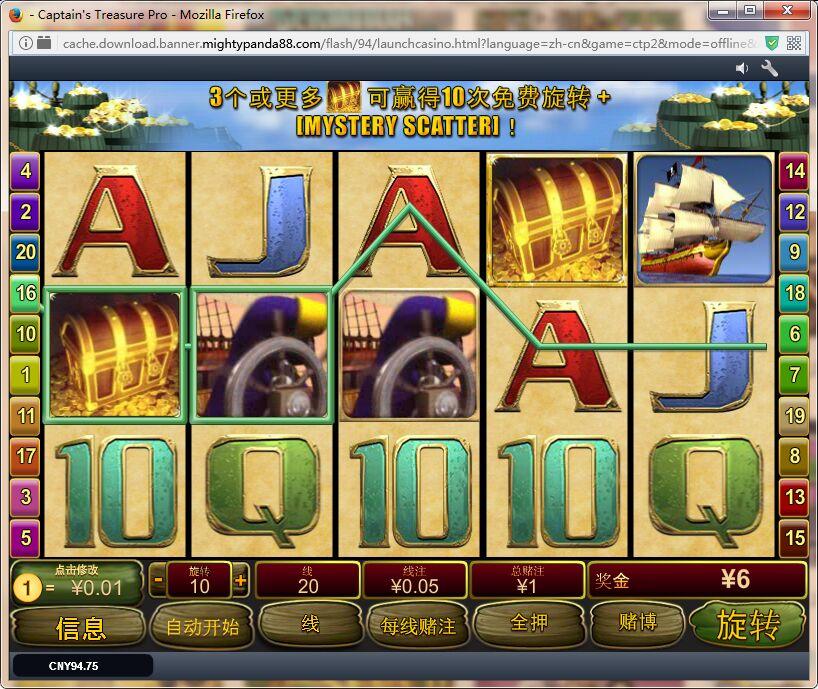Select payline number 20 marker

click(25, 252)
